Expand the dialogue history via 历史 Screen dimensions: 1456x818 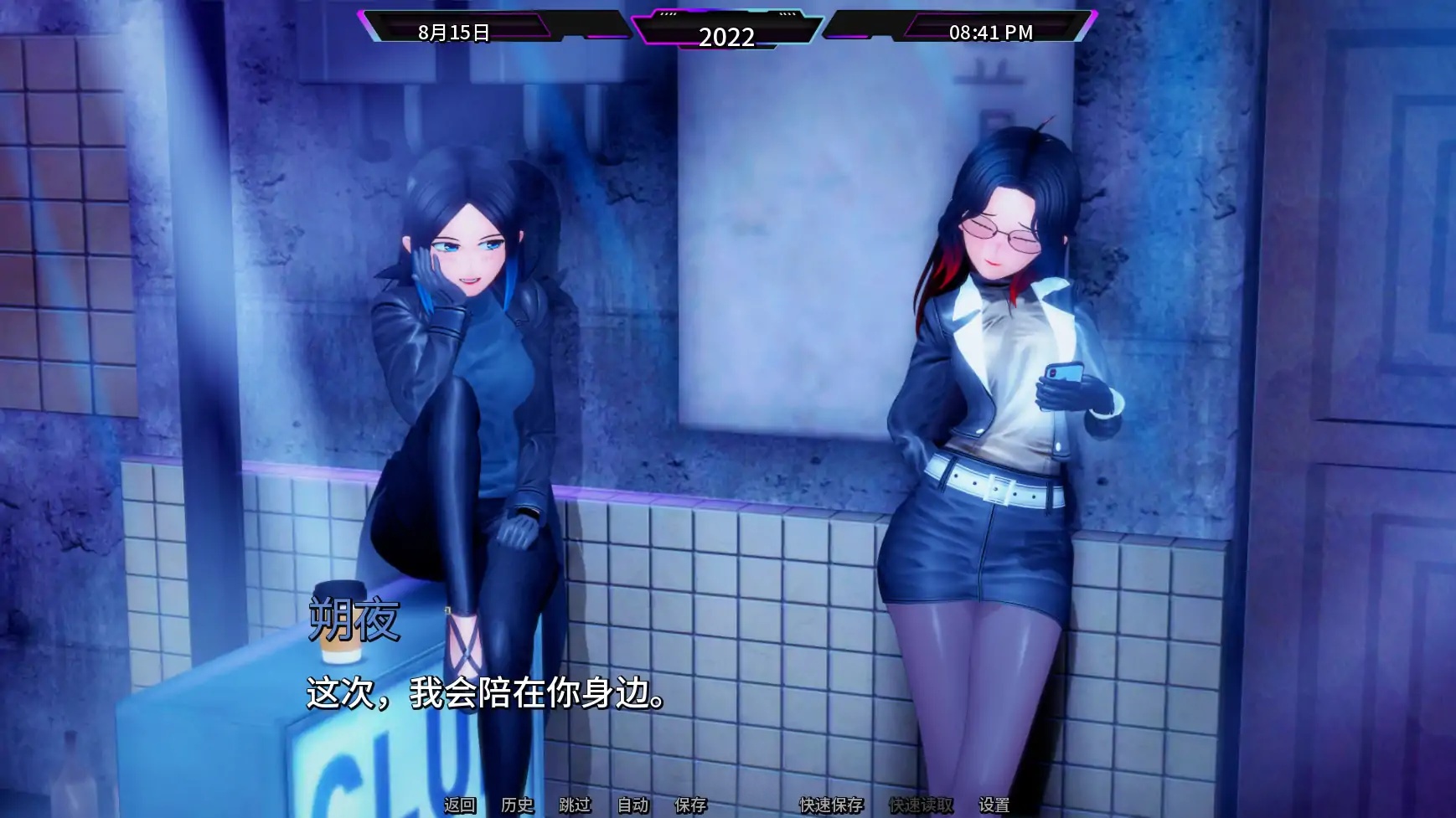[516, 807]
